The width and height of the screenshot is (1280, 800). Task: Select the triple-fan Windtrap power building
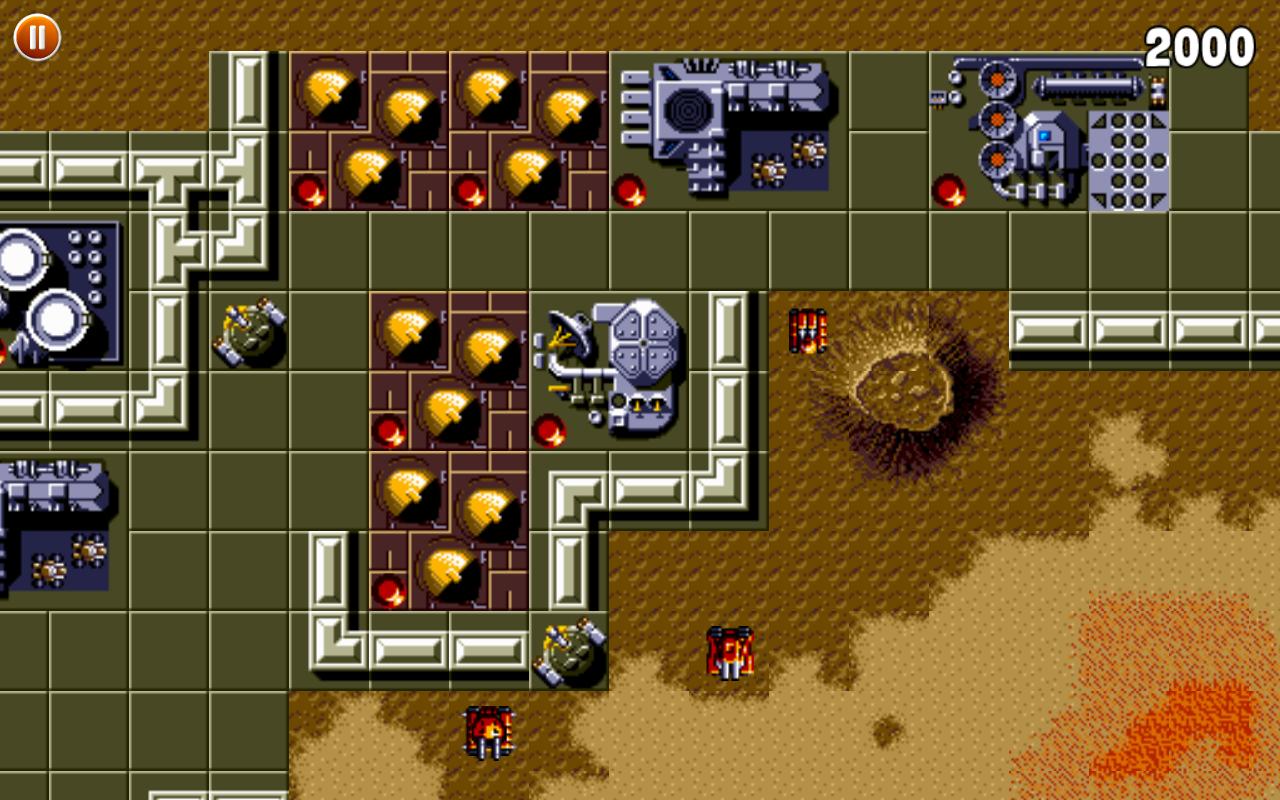pyautogui.click(x=995, y=120)
